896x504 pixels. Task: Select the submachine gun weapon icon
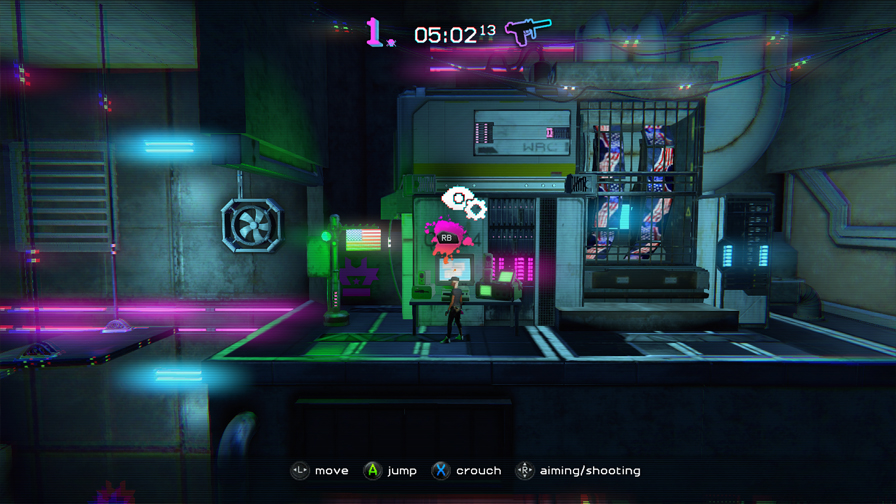click(527, 31)
